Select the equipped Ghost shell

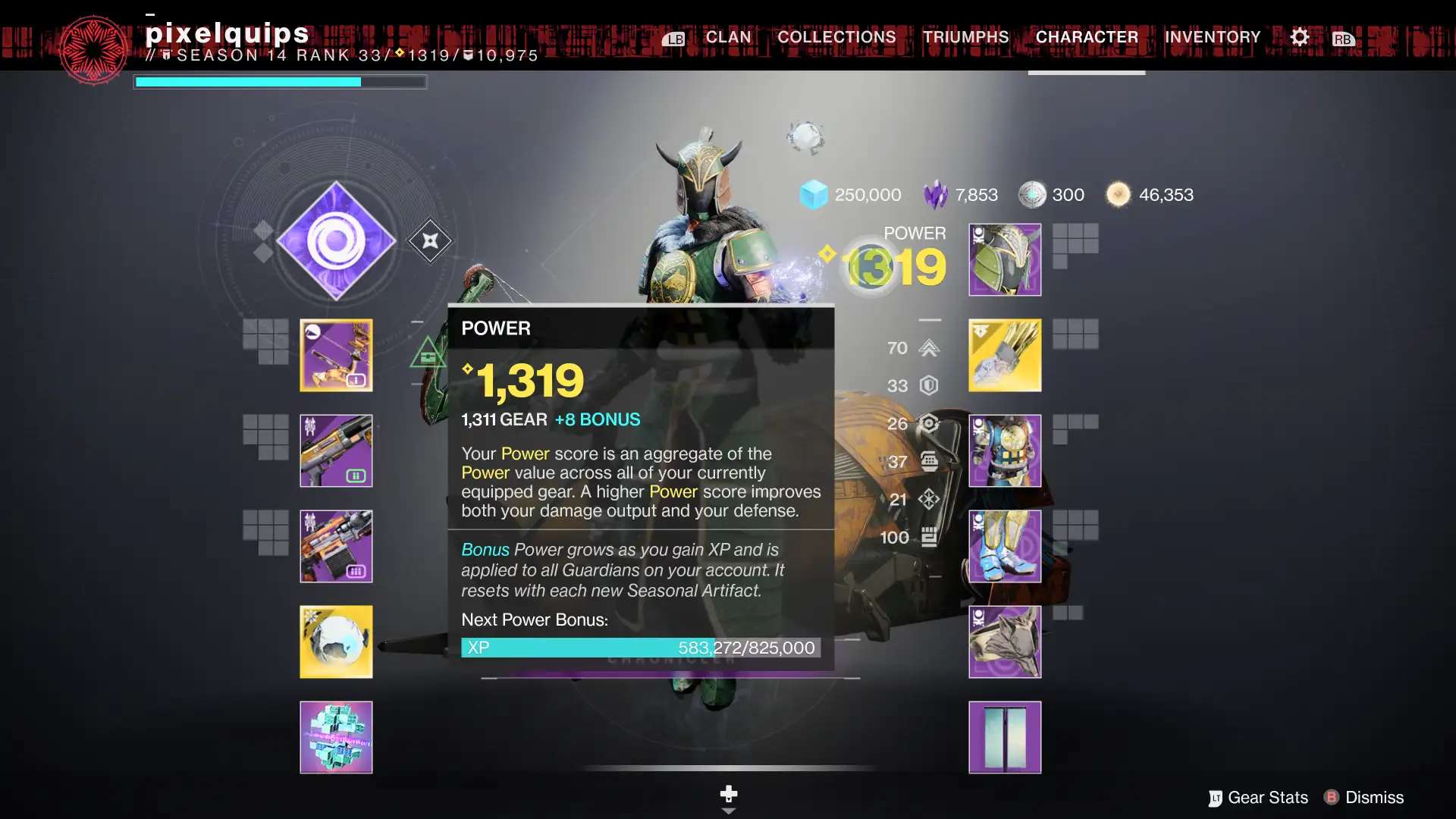click(336, 642)
